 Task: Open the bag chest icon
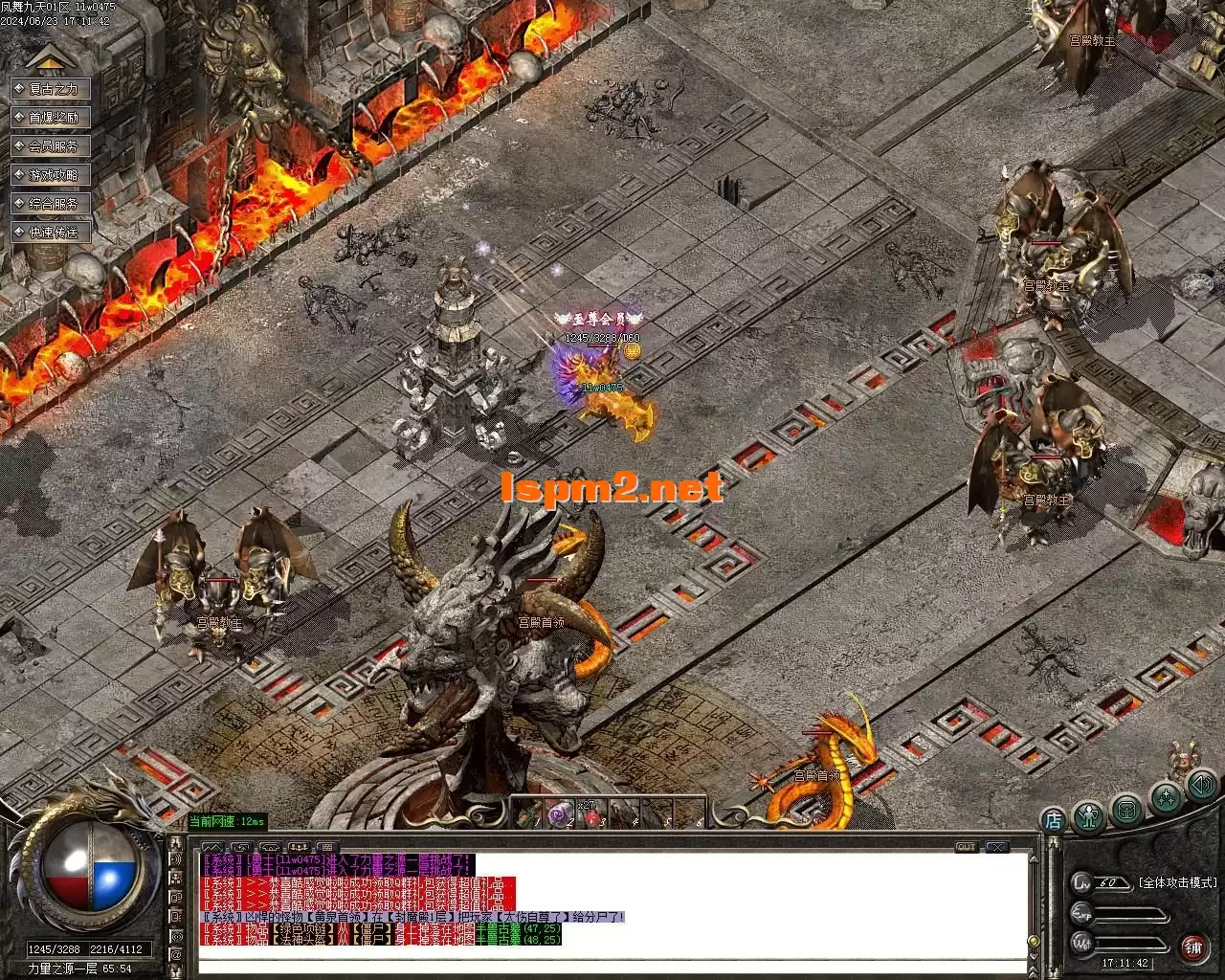[1128, 809]
